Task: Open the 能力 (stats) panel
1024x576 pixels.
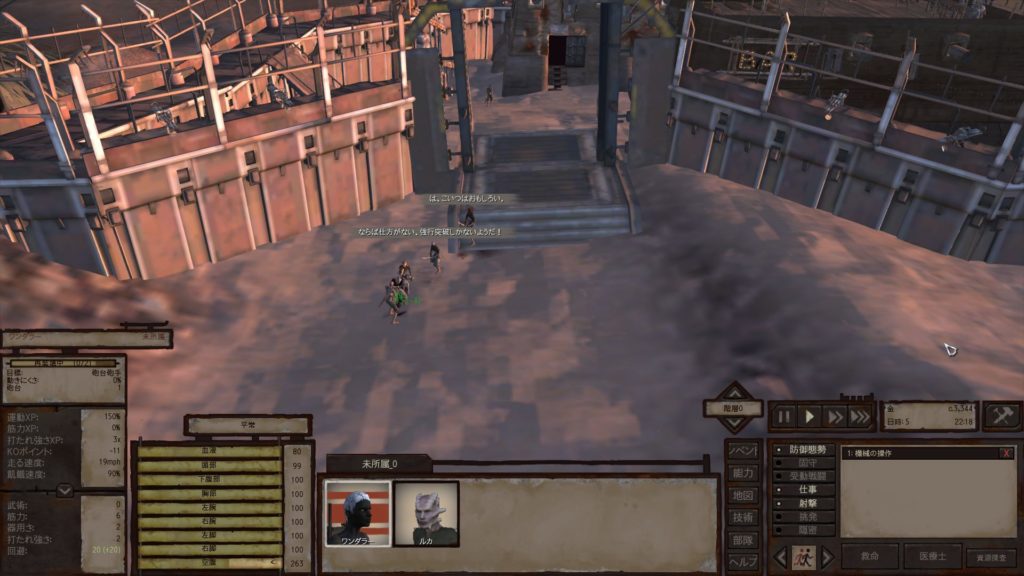Action: [x=741, y=473]
